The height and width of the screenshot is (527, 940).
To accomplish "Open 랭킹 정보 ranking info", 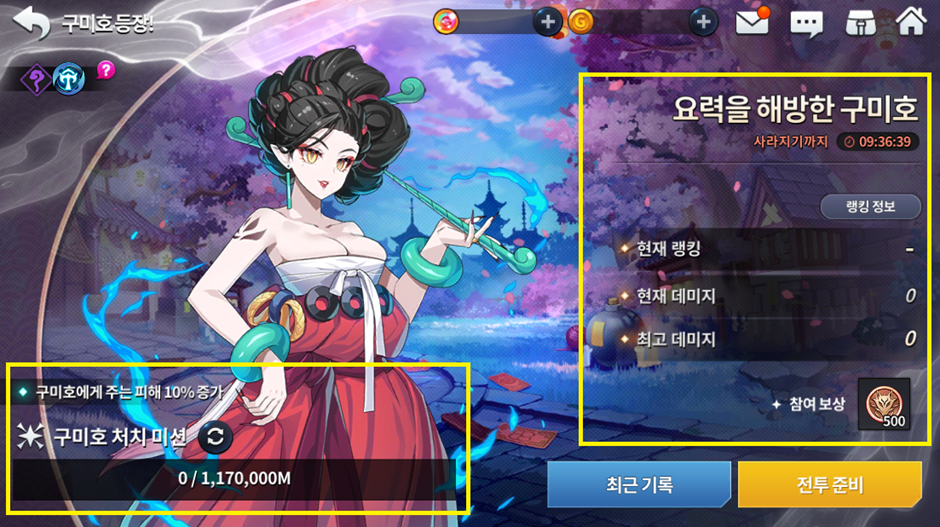I will pos(870,206).
